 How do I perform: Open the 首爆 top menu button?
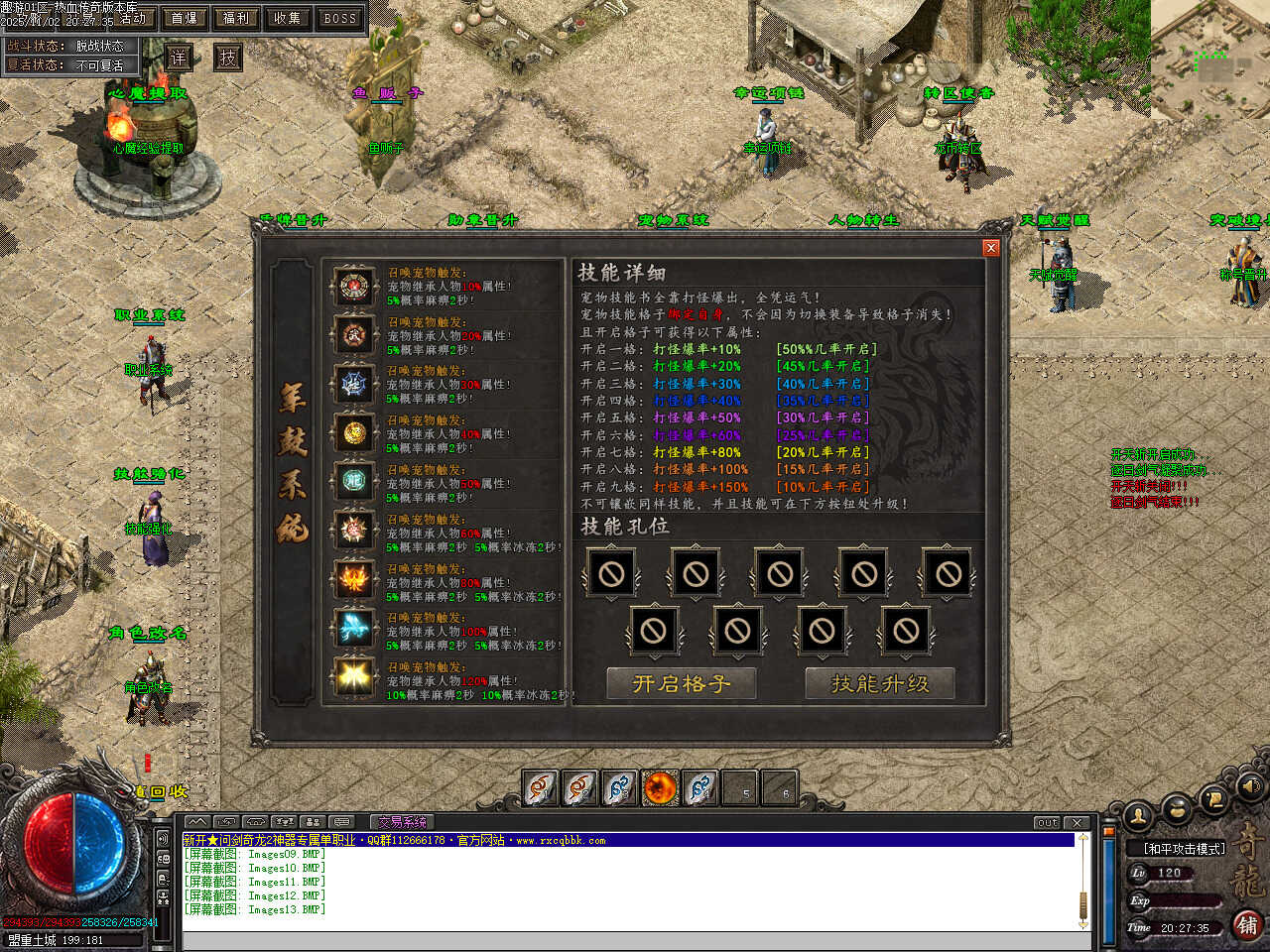(185, 18)
